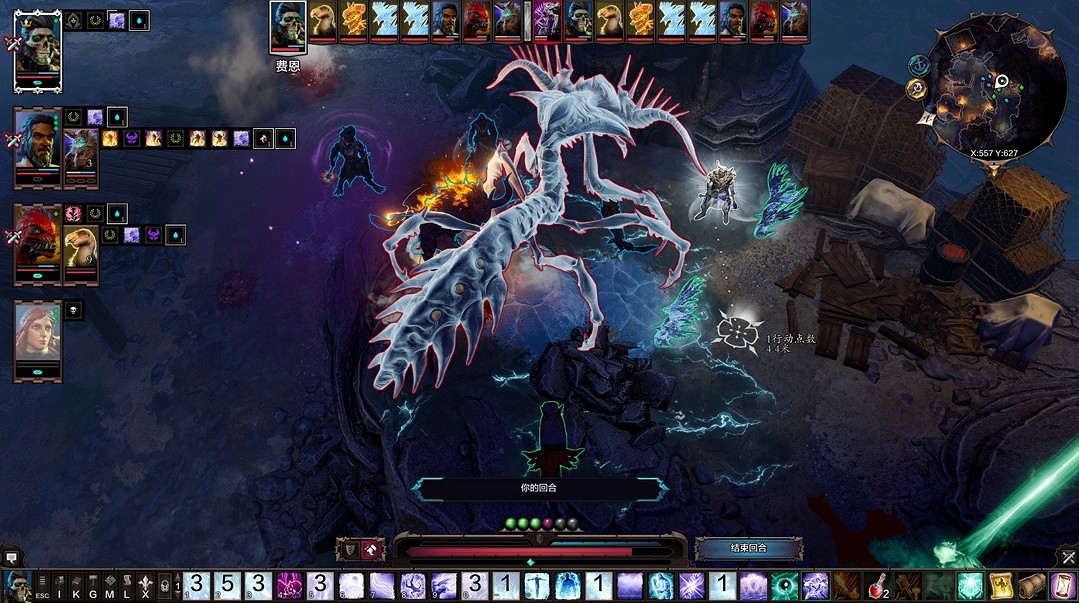Open the journal L button
This screenshot has width=1079, height=603.
click(x=127, y=586)
